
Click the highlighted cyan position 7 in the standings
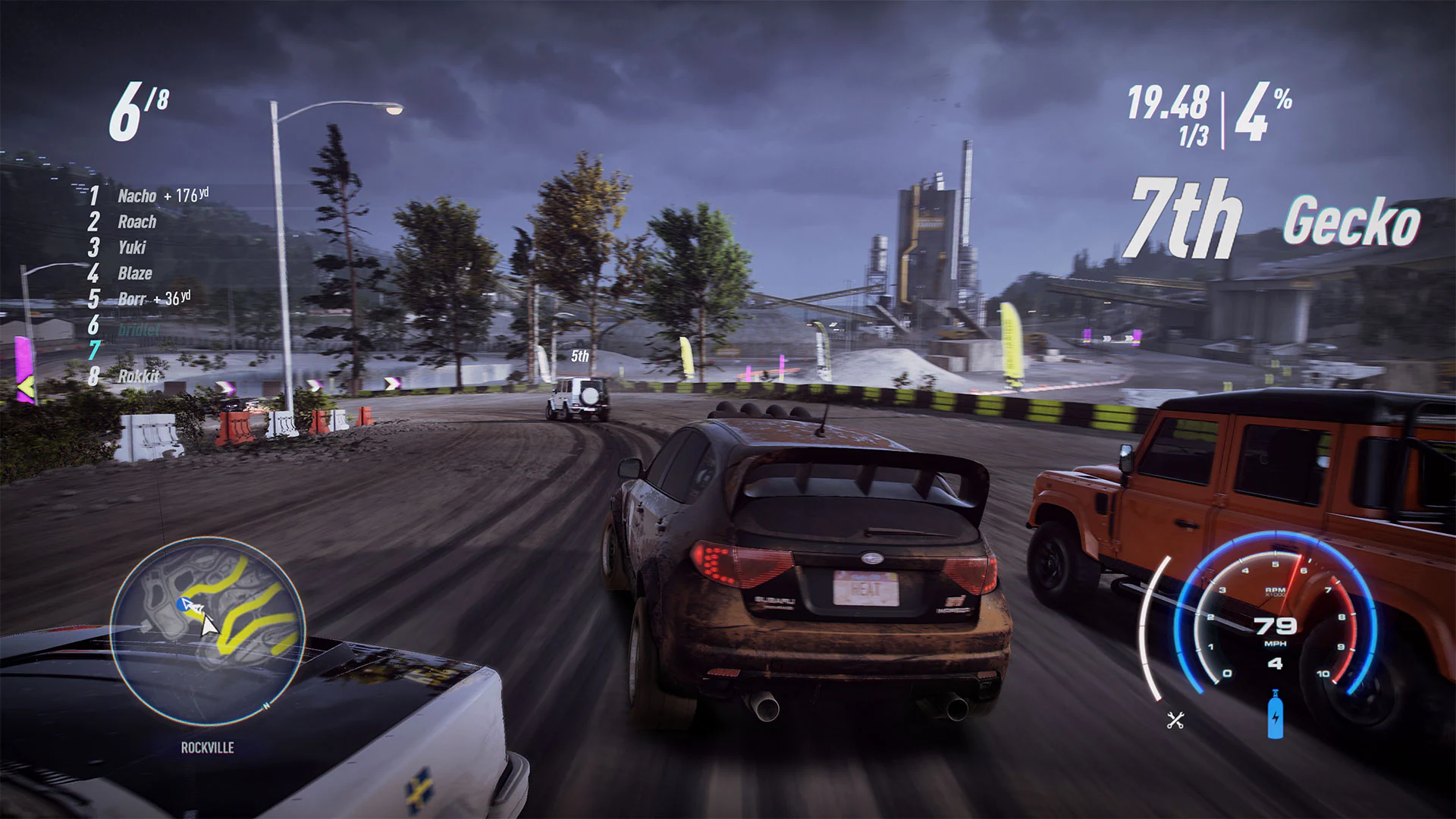(93, 348)
